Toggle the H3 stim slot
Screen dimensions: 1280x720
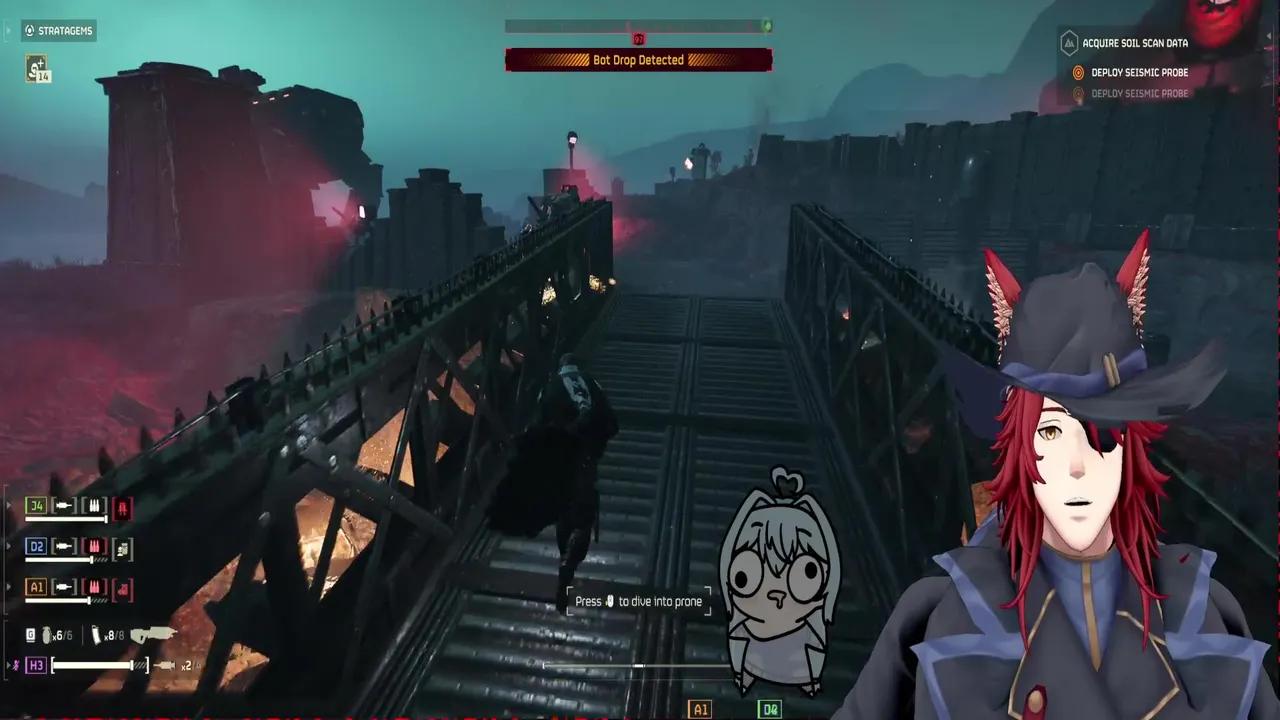point(36,664)
